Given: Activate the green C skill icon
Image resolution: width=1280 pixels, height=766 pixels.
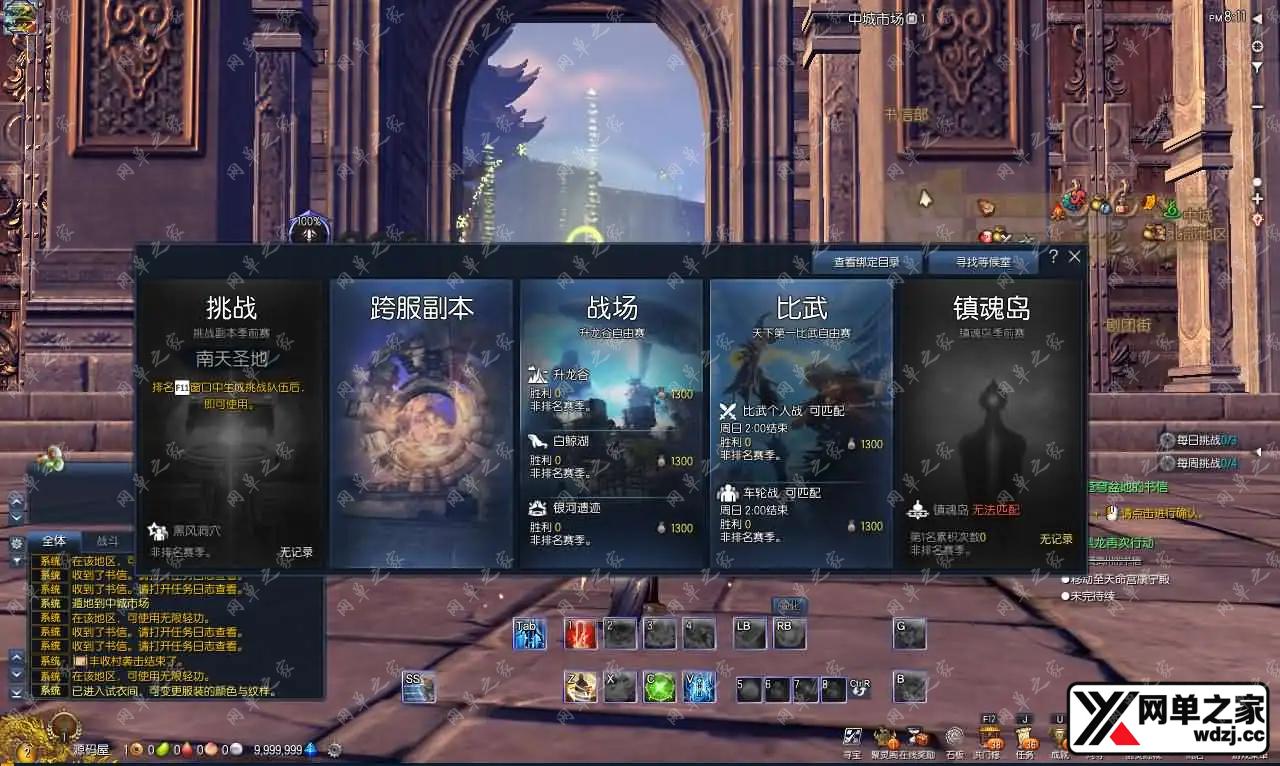Looking at the screenshot, I should (x=658, y=686).
